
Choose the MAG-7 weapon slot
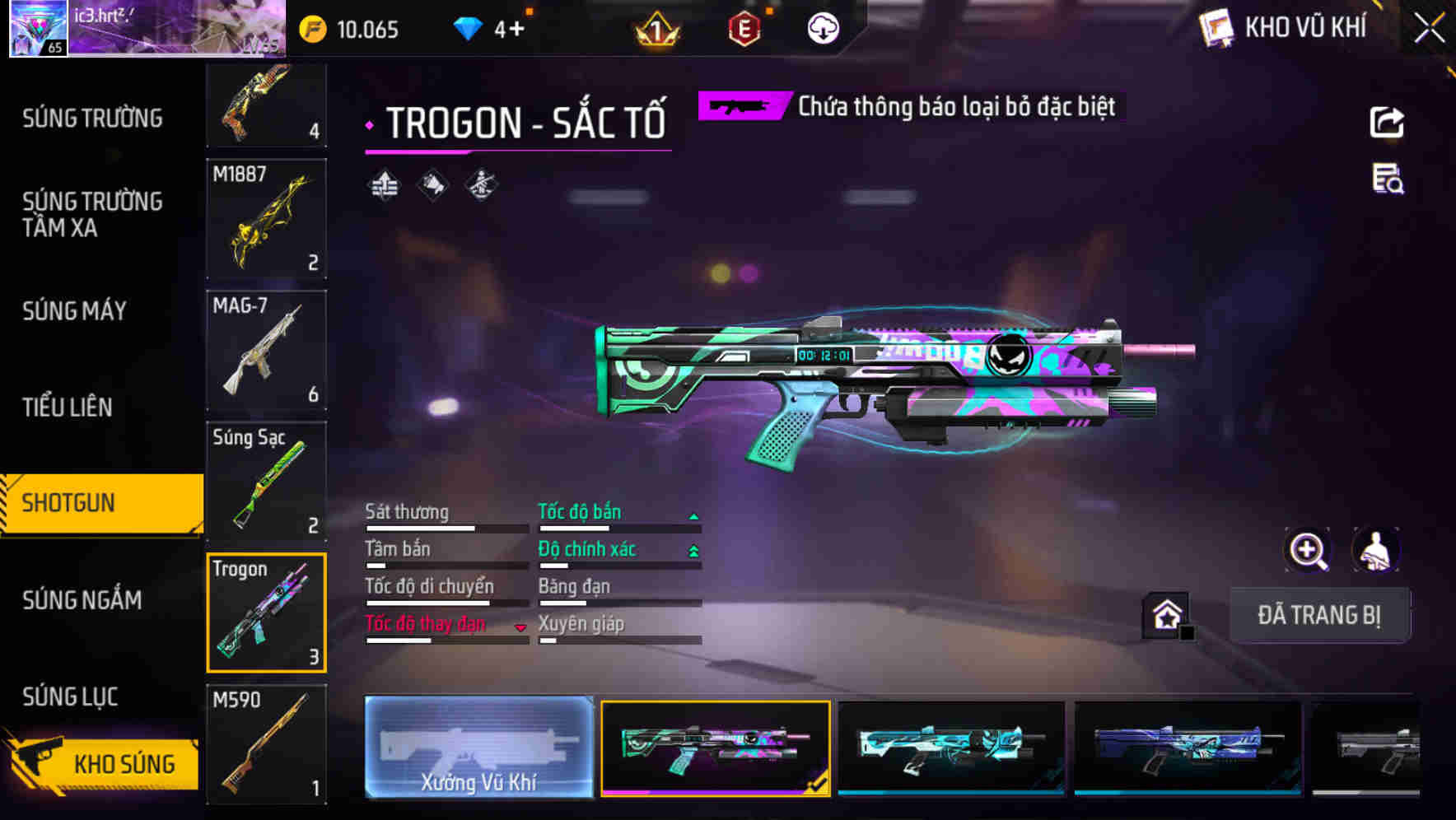[x=266, y=350]
